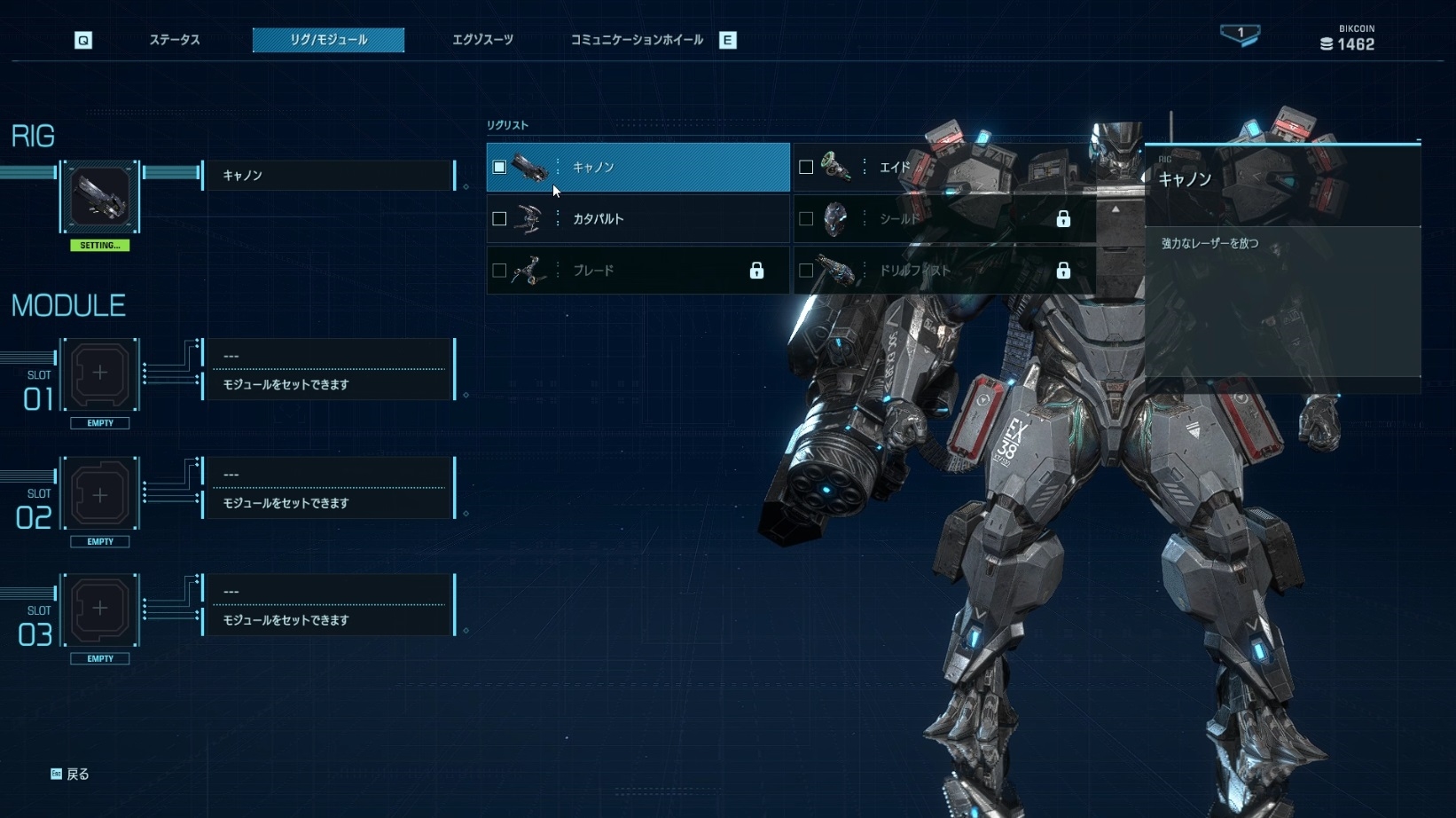Open the リグ/モジュール tab
Viewport: 1456px width, 818px height.
click(328, 40)
